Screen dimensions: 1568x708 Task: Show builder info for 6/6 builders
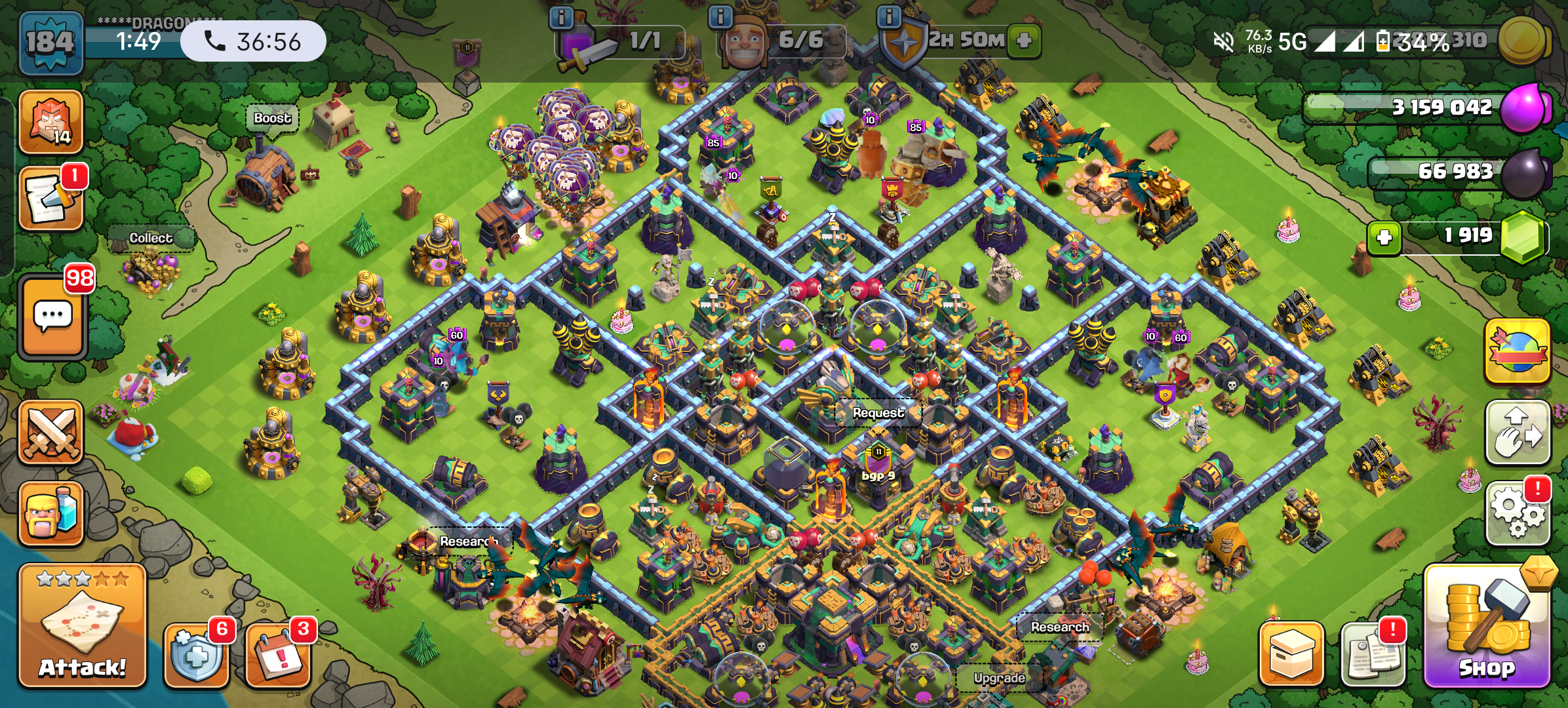[720, 18]
